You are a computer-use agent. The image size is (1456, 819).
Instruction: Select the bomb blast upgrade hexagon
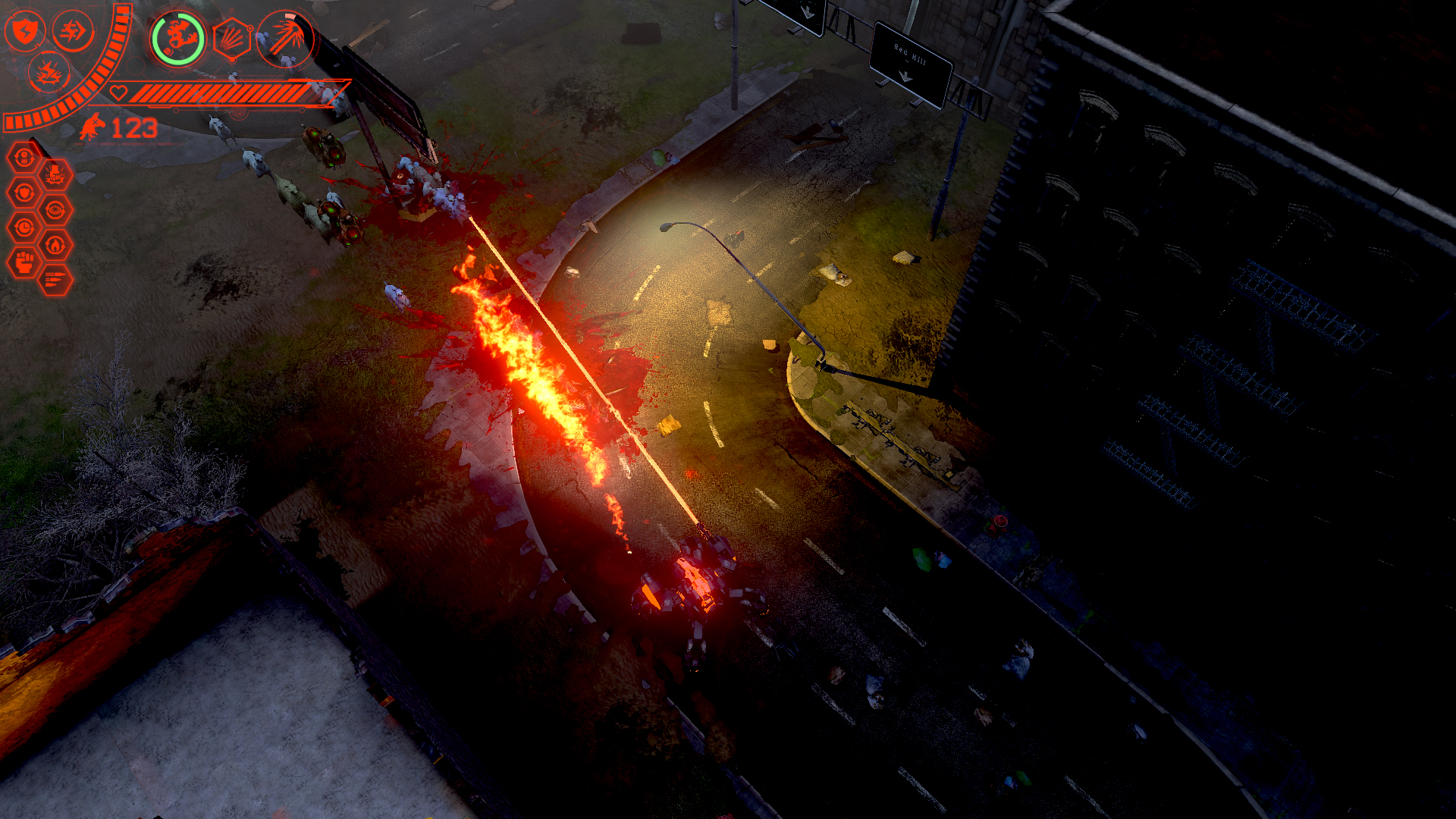[56, 175]
